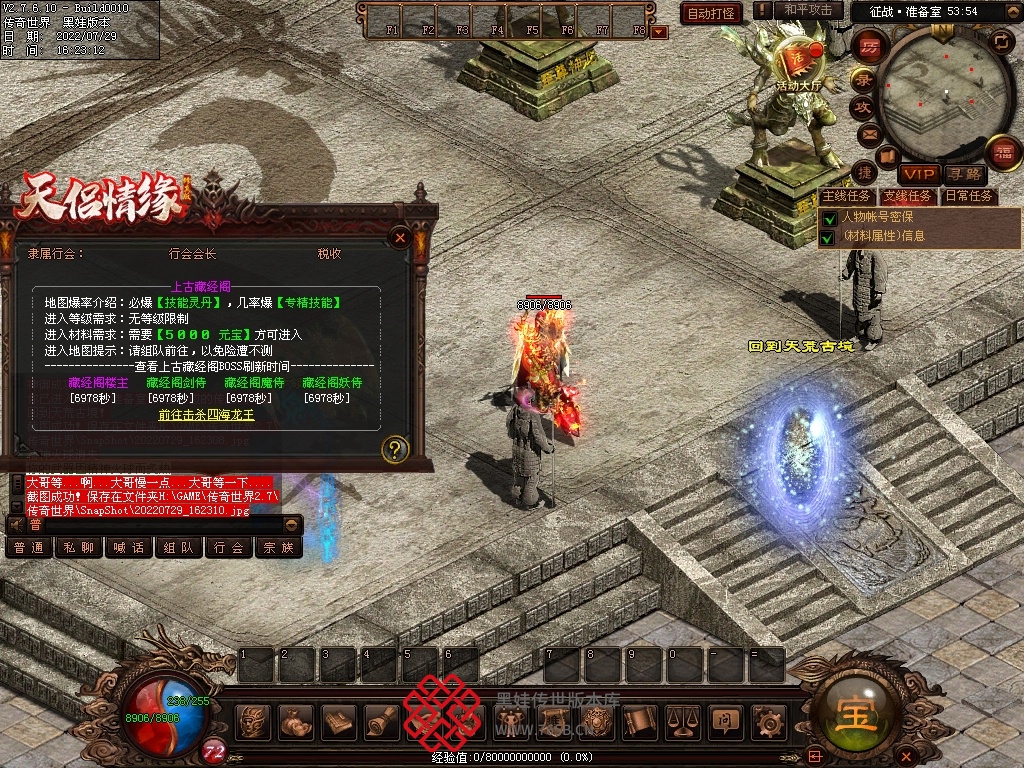Open the mail envelope icon
The width and height of the screenshot is (1024, 768).
pyautogui.click(x=868, y=133)
